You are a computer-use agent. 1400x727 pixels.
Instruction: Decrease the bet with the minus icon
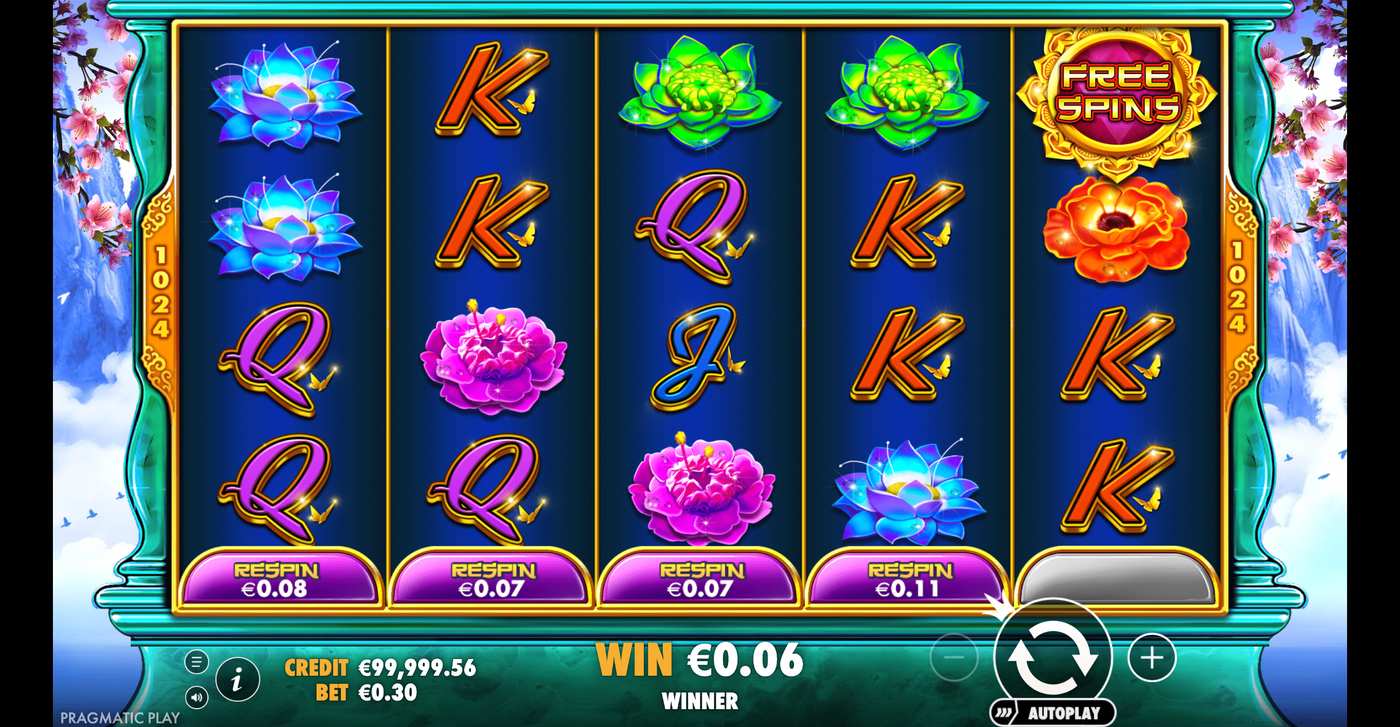954,657
